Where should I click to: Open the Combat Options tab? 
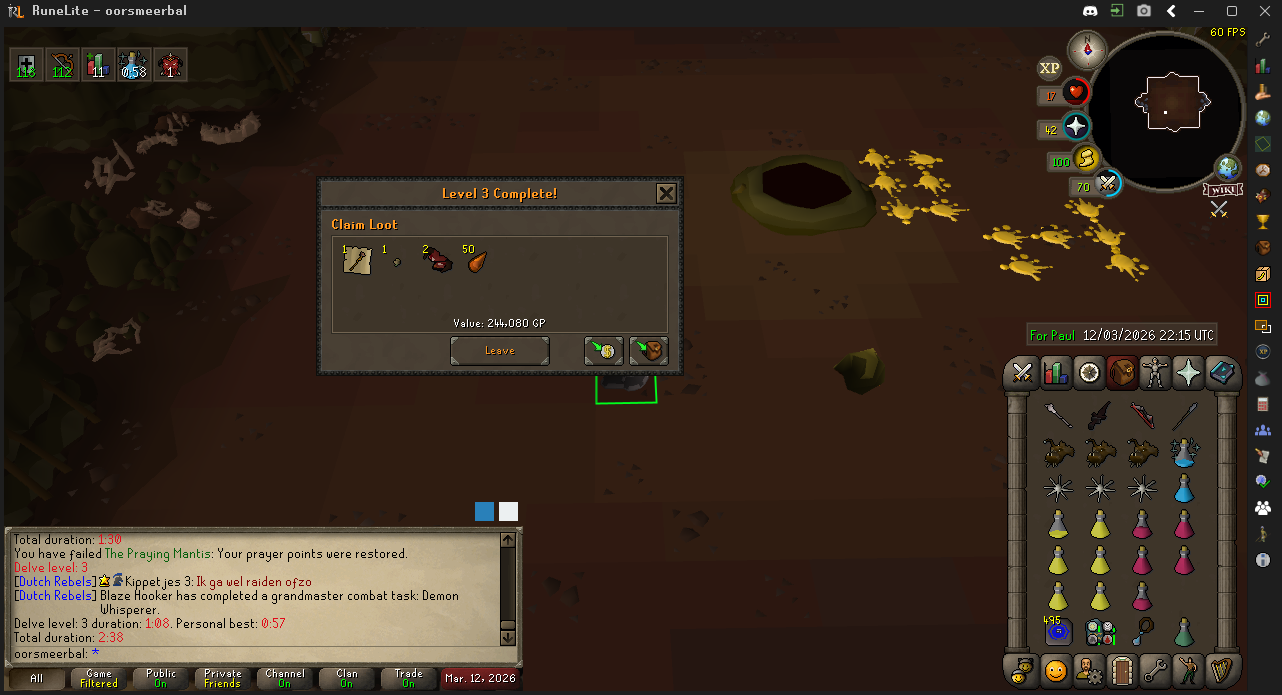tap(1022, 373)
